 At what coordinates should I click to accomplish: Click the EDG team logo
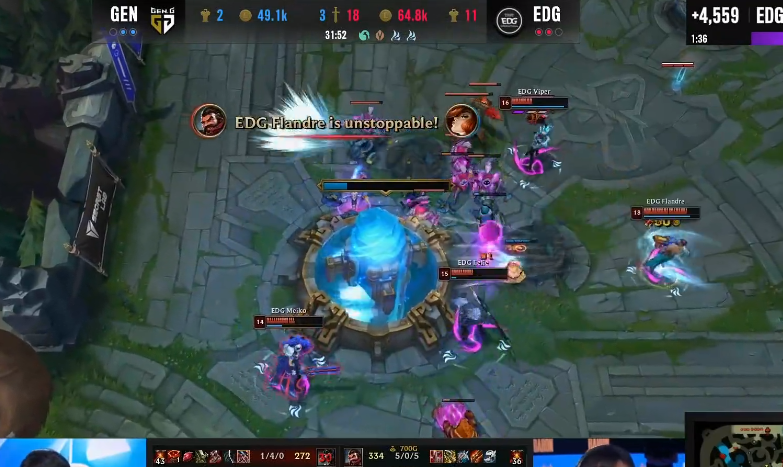tap(509, 19)
